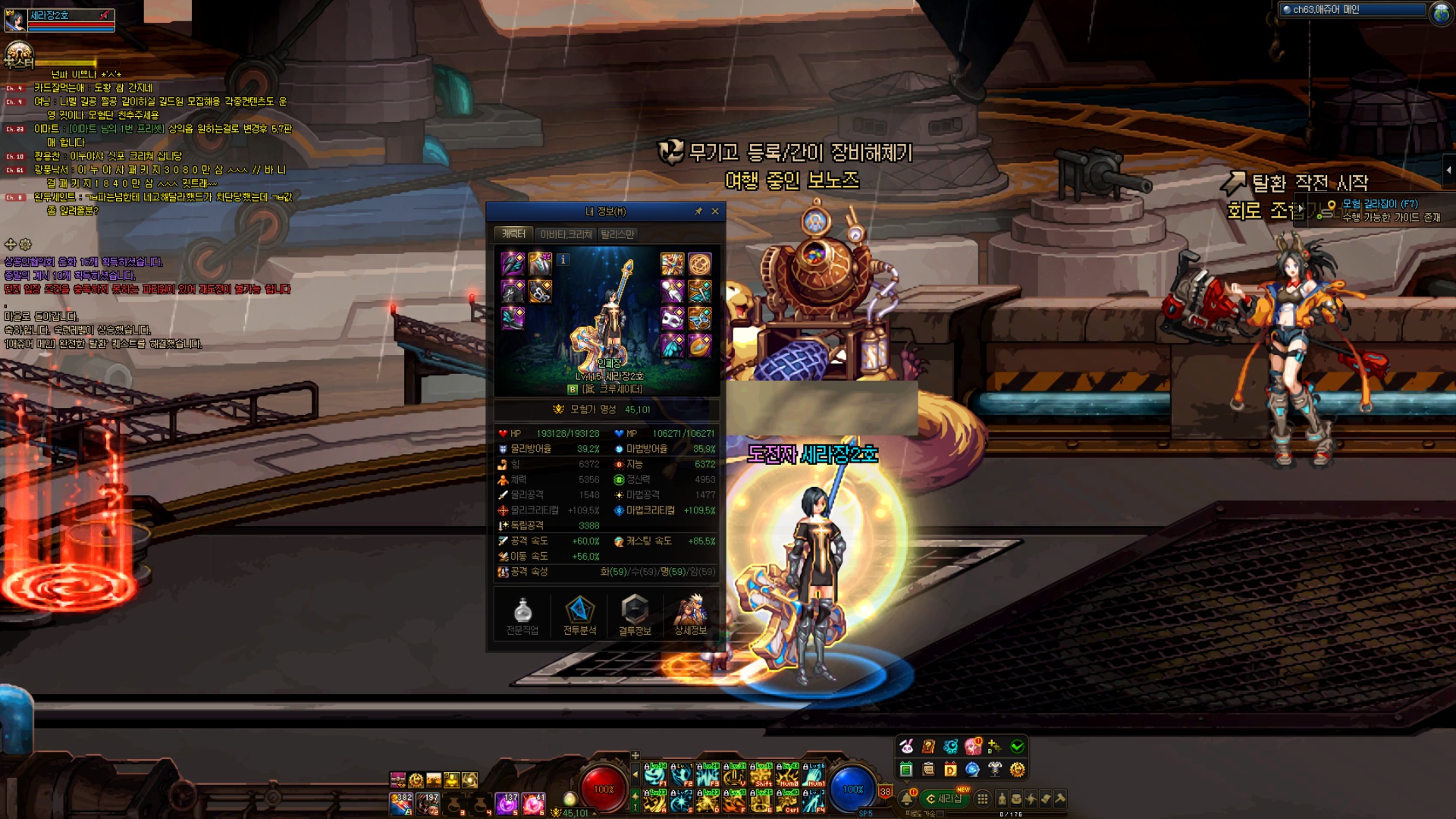Image resolution: width=1456 pixels, height=819 pixels.
Task: Close the 내 정보 character window
Action: 715,212
